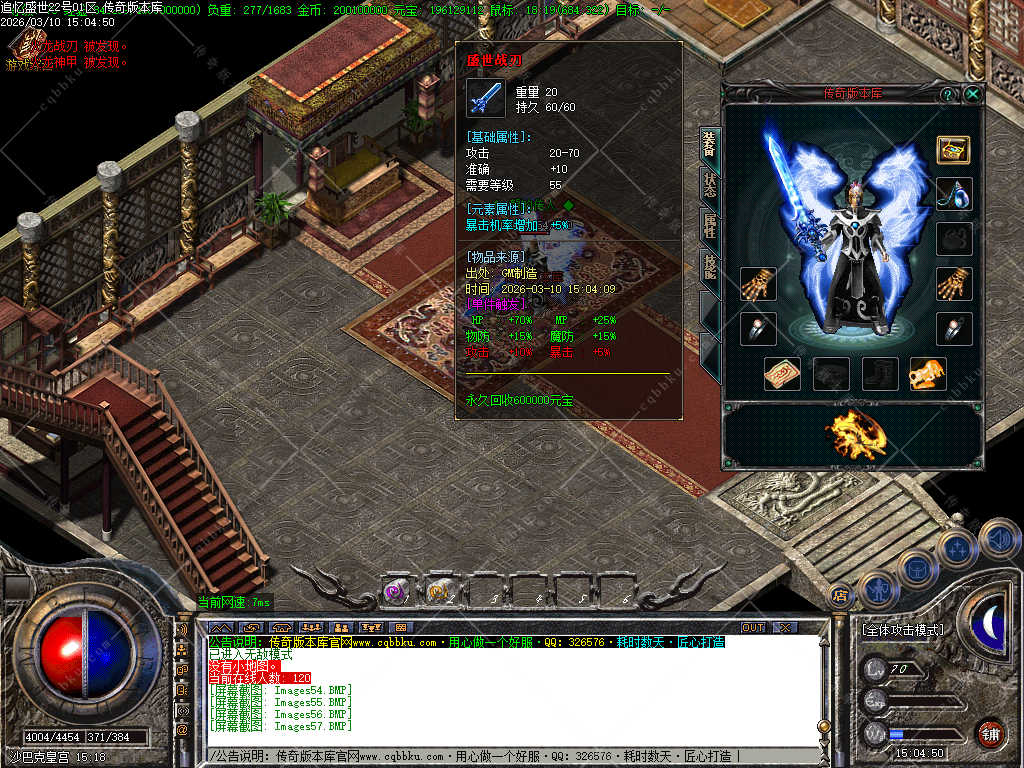Screen dimensions: 1024x768
Task: Click the chat message input field
Action: pos(500,756)
